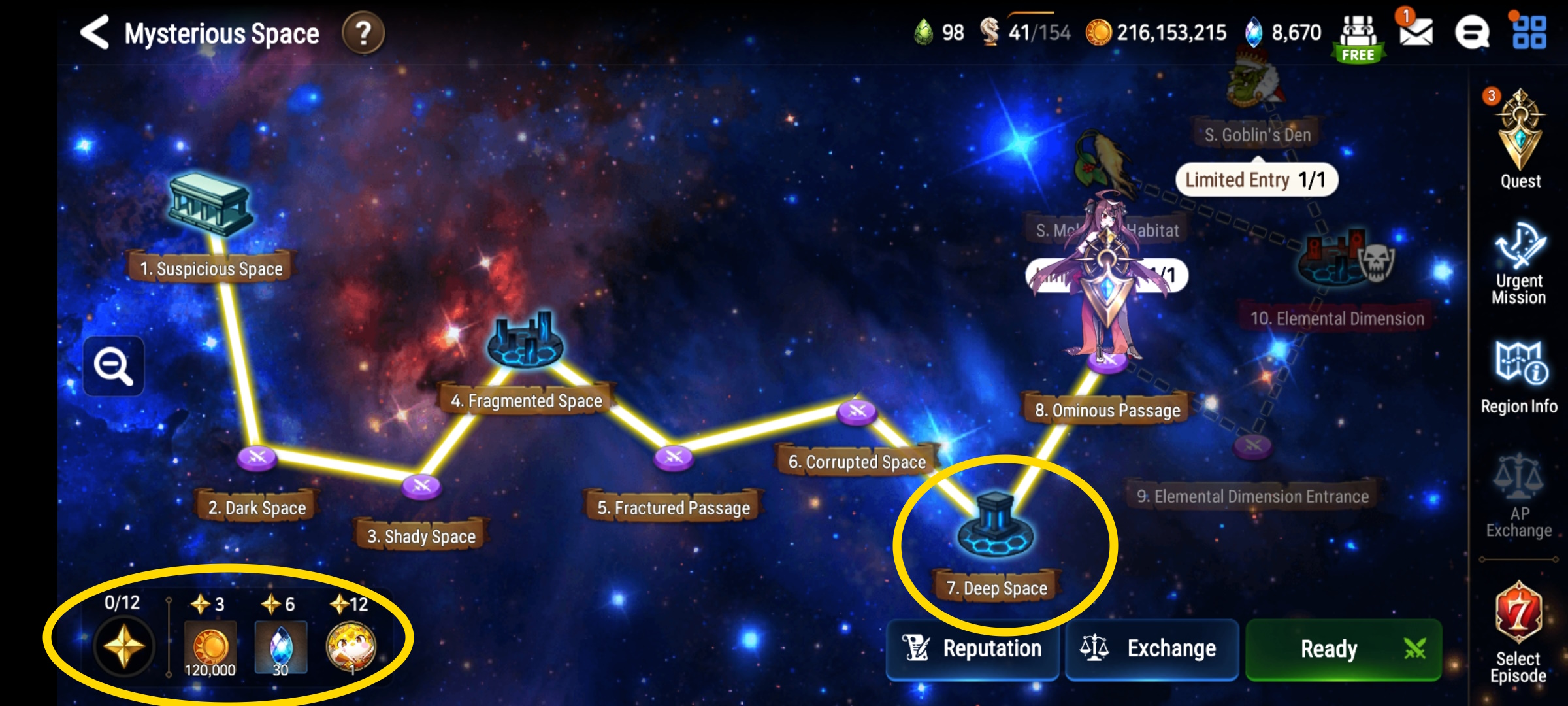Open the Exchange menu
This screenshot has height=706, width=1568.
[x=1152, y=649]
